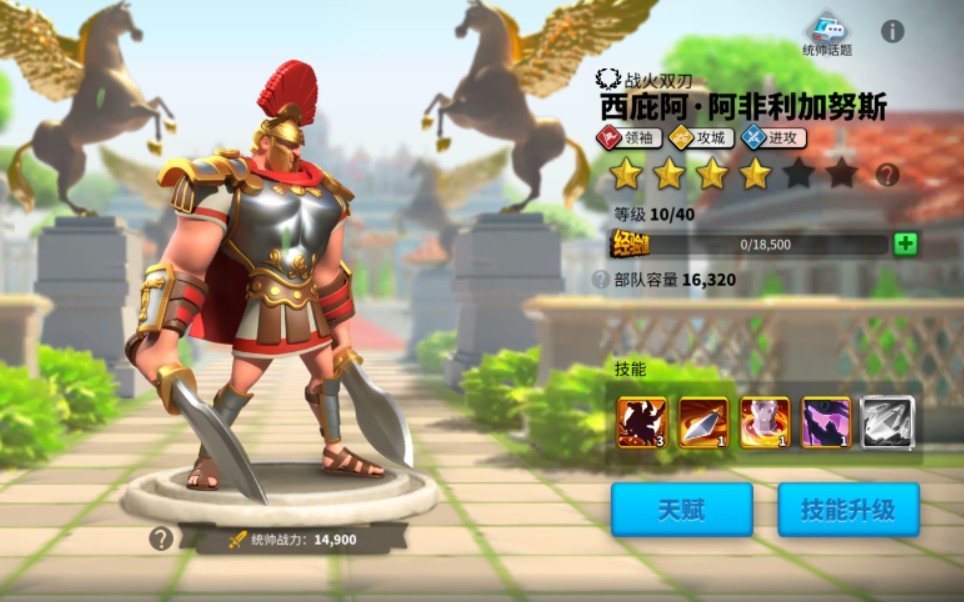Open the 天赋 talent screen

tap(681, 510)
